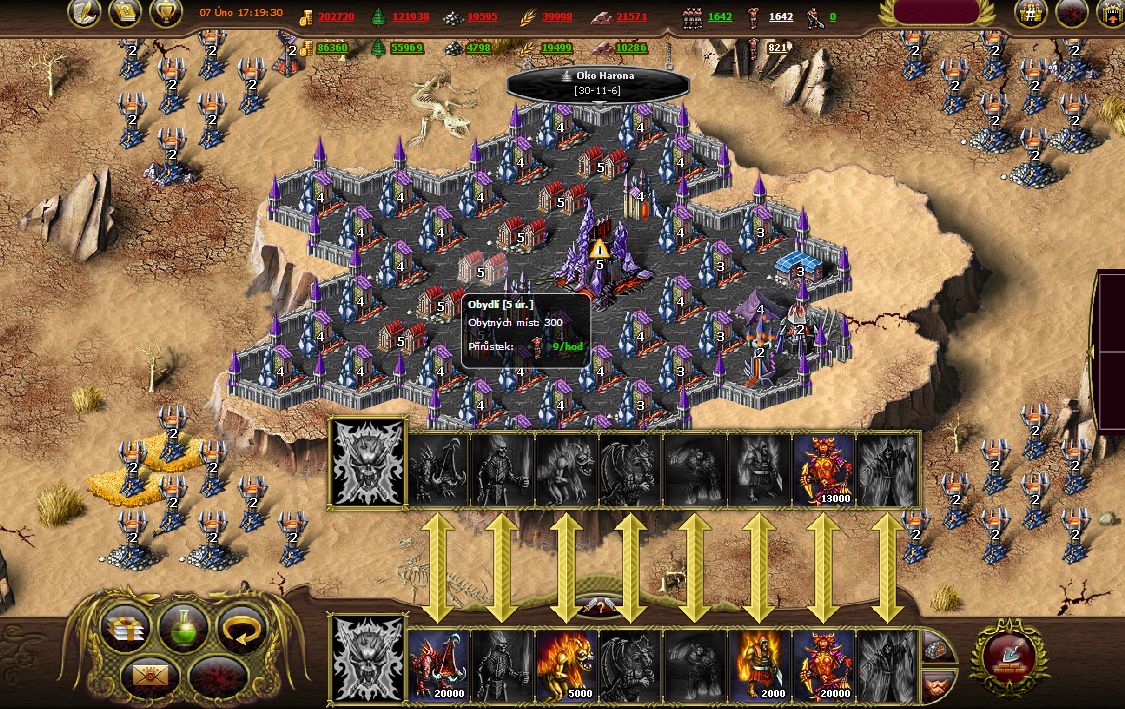Click the small treasure chest tab
The height and width of the screenshot is (709, 1125).
click(x=935, y=650)
